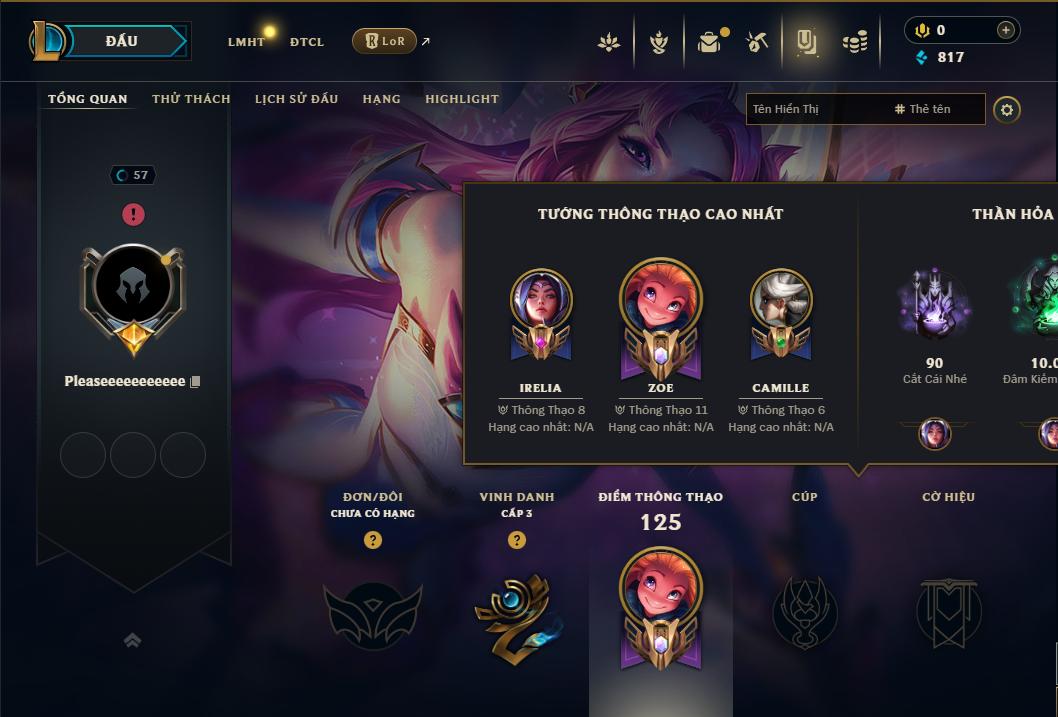Image resolution: width=1058 pixels, height=717 pixels.
Task: Select the HẠNG tab
Action: [381, 99]
